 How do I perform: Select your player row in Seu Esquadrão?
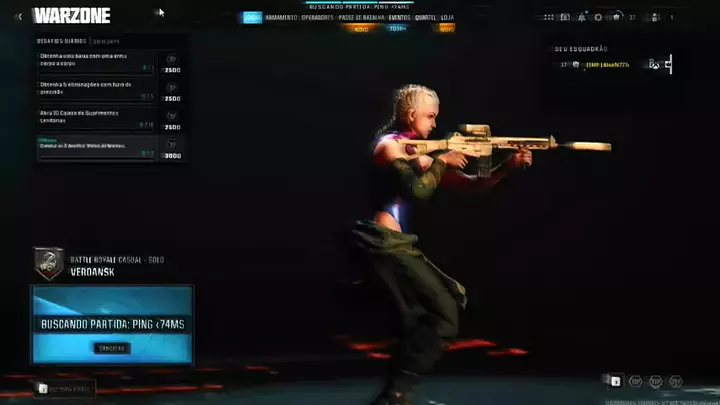click(x=612, y=64)
